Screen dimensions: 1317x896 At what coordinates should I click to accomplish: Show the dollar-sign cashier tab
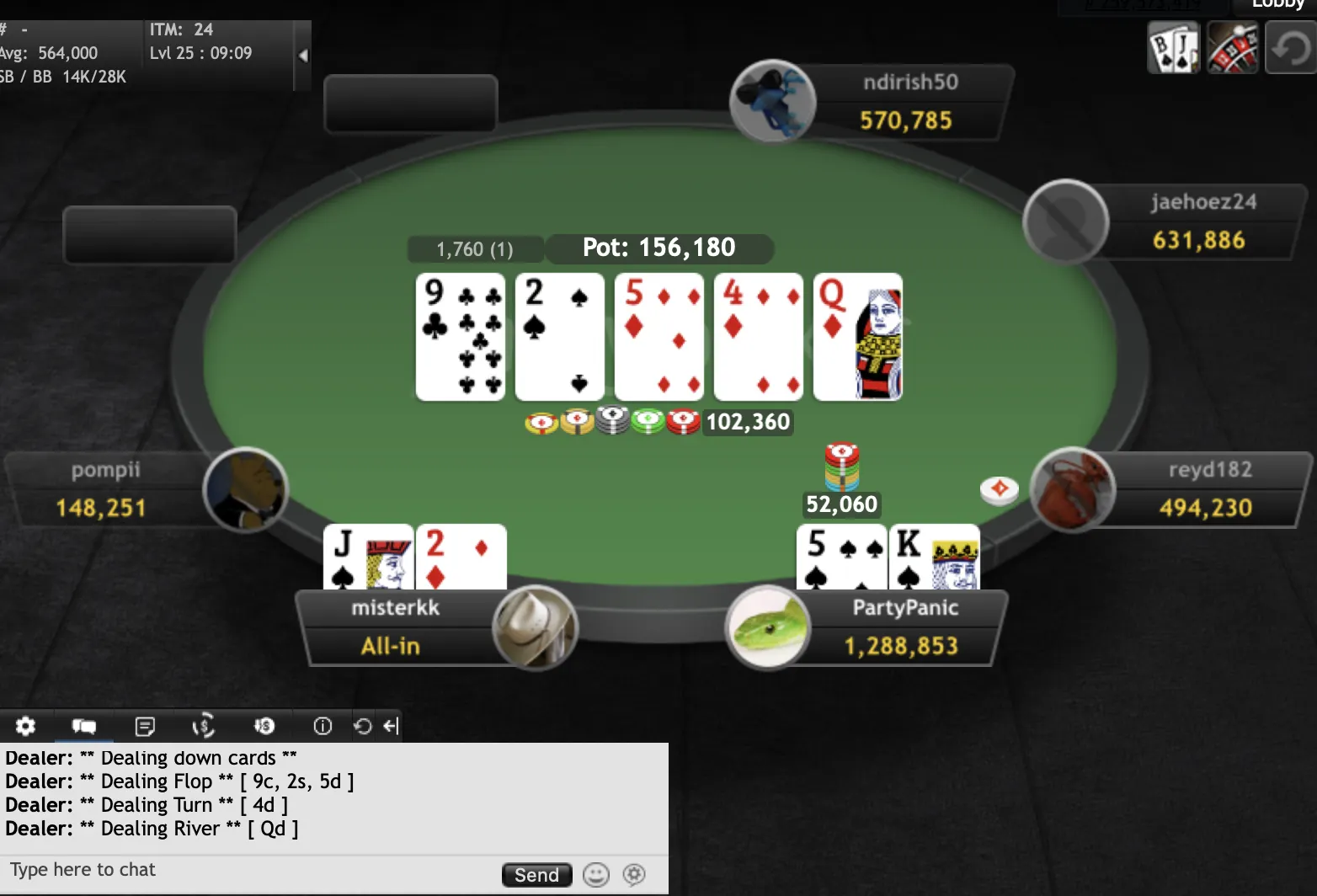click(204, 726)
